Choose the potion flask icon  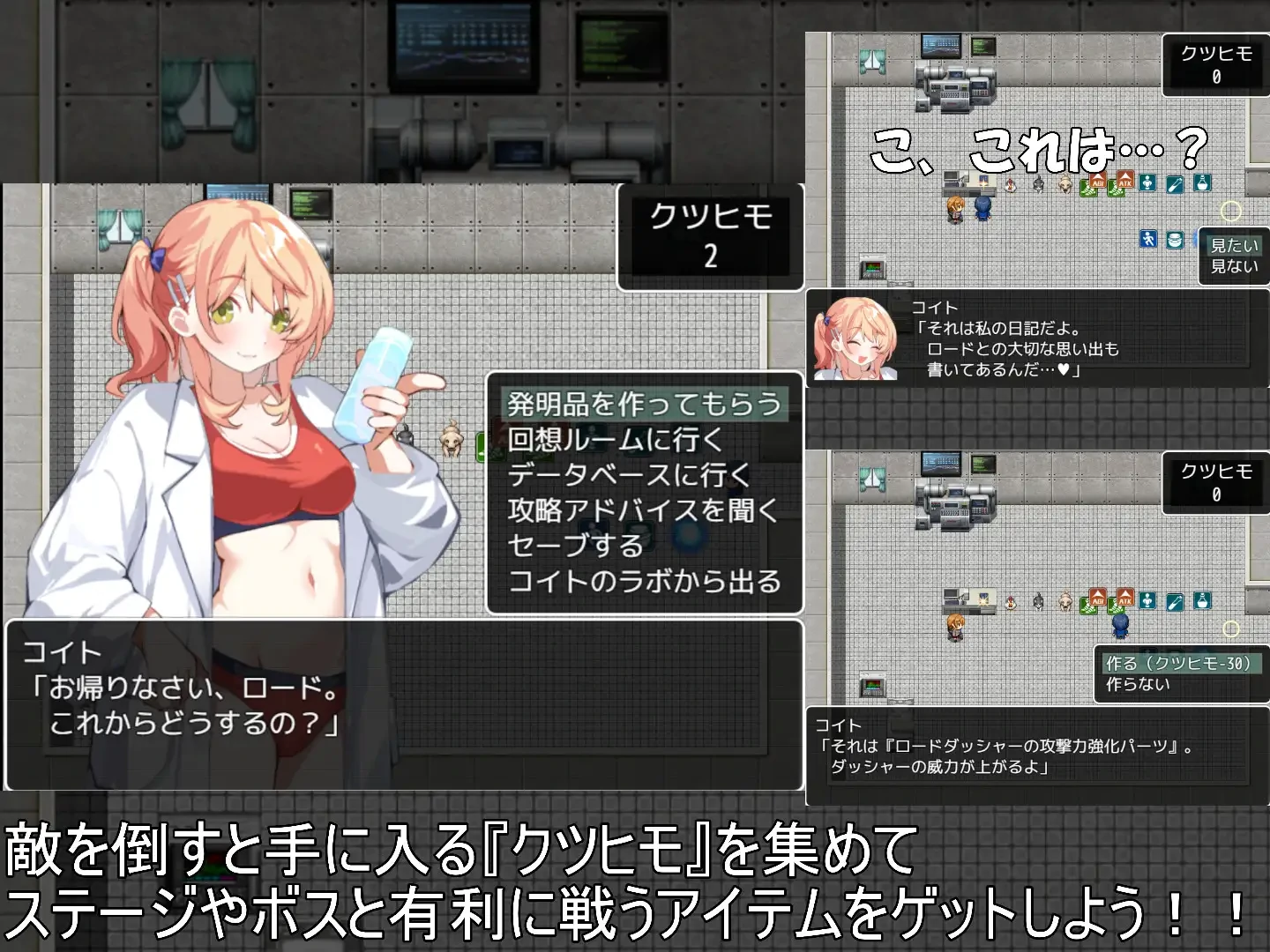click(x=1203, y=183)
